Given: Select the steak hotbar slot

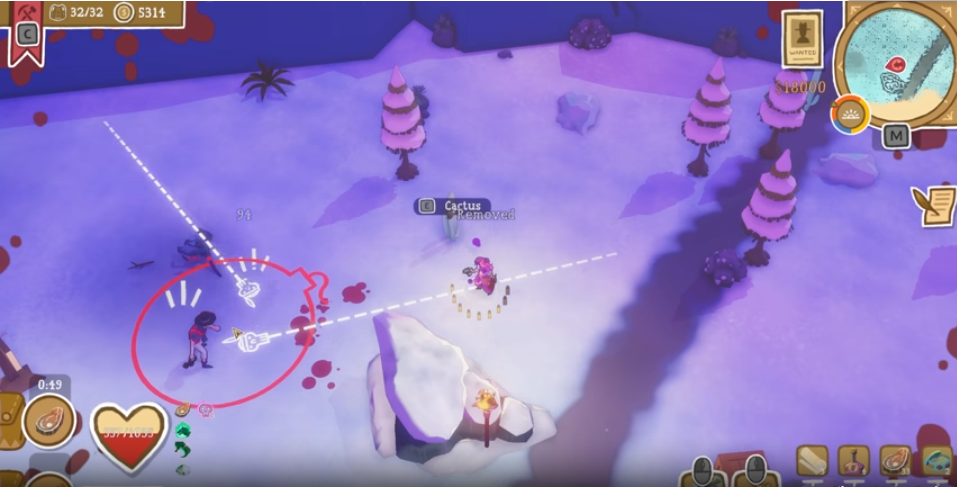Looking at the screenshot, I should click(895, 461).
